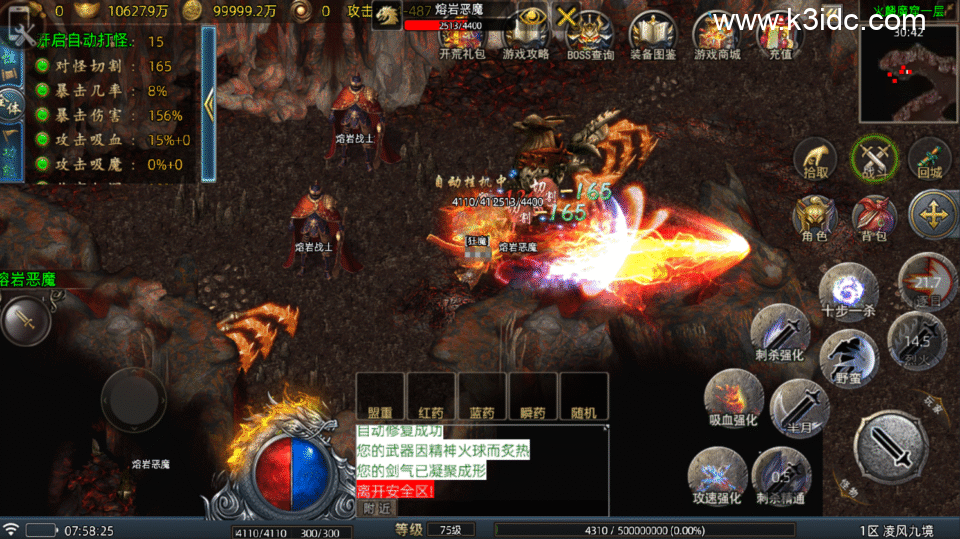Screen dimensions: 960x539
Task: Open the 充值 recharge screen
Action: 780,33
